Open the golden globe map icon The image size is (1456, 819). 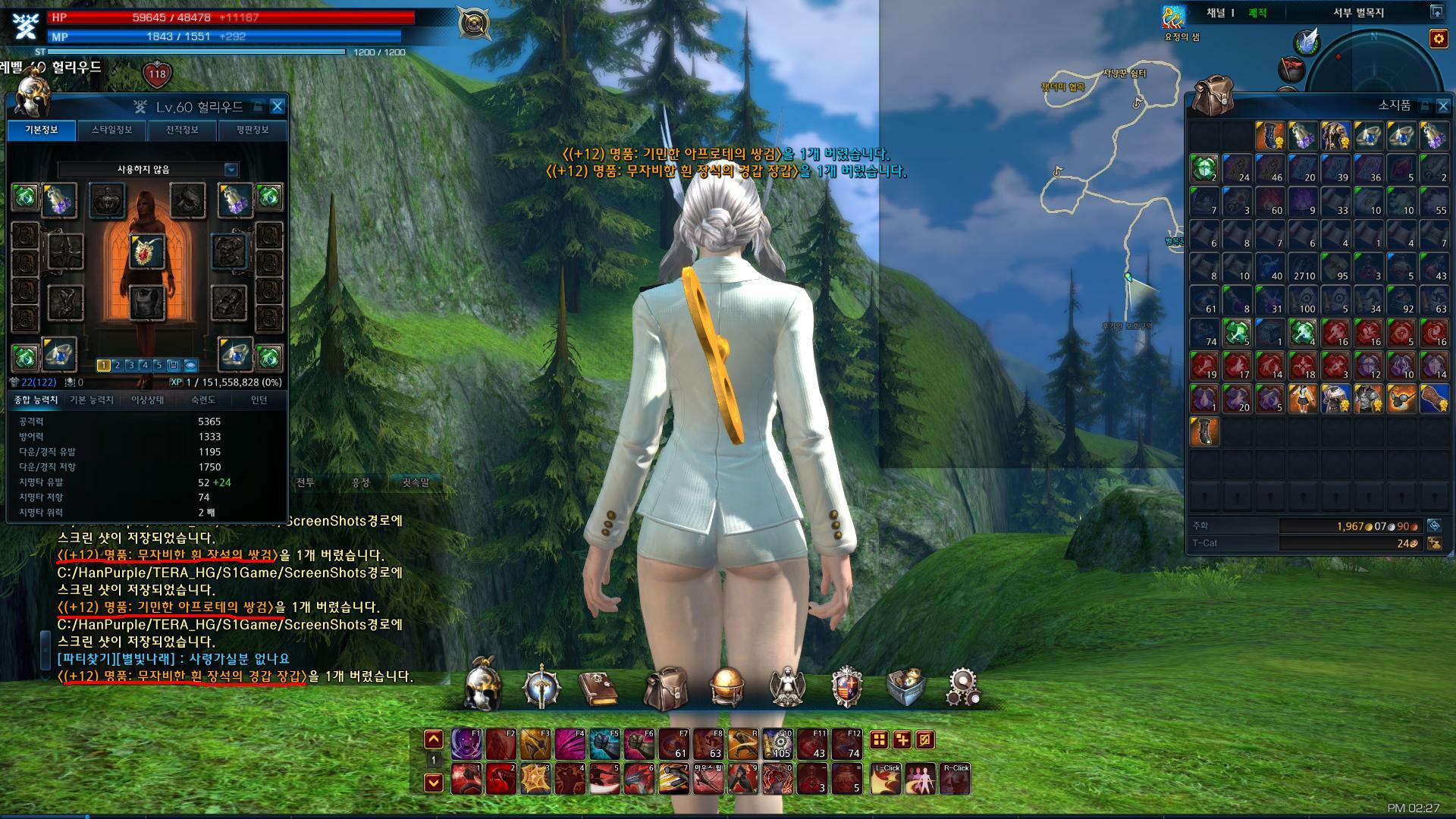[x=726, y=687]
